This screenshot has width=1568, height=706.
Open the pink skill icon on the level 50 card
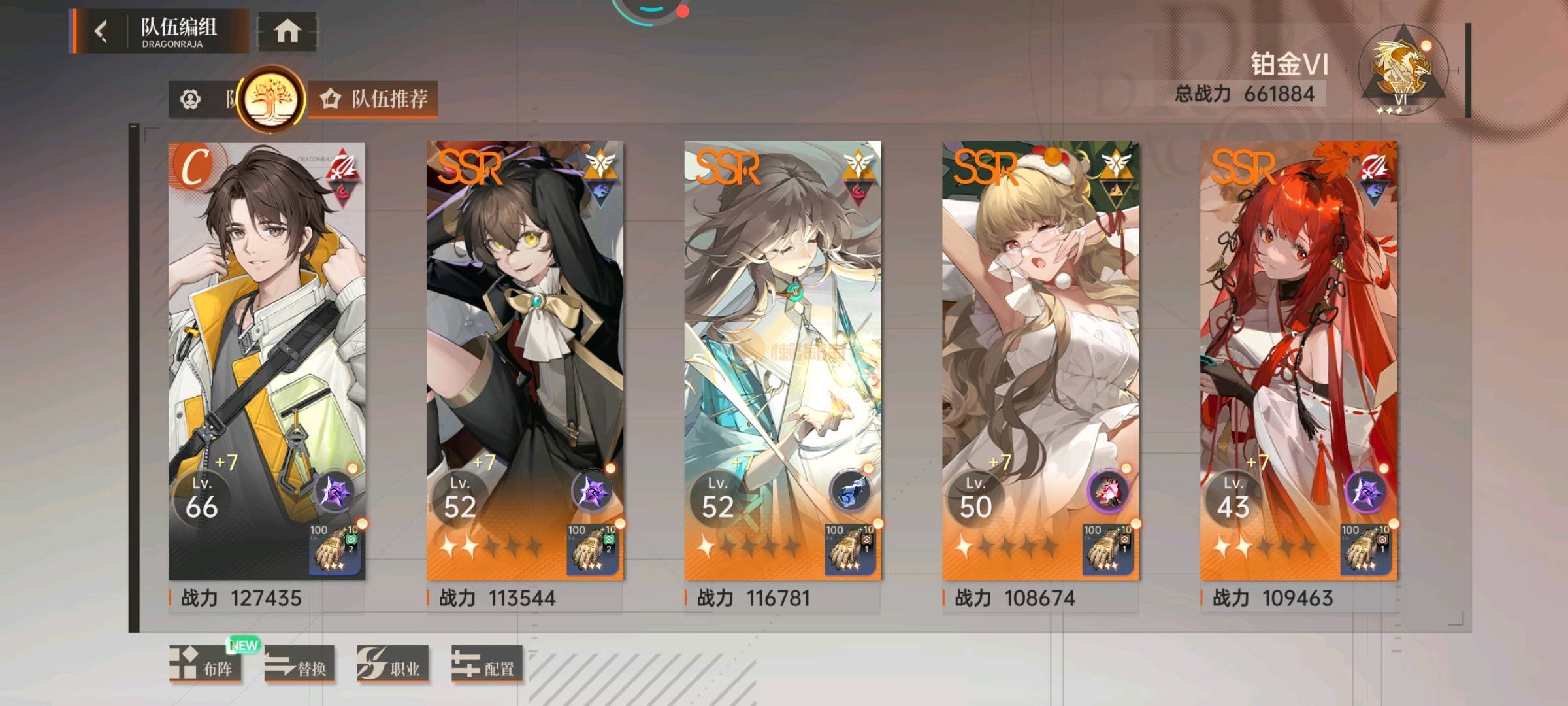point(1107,492)
